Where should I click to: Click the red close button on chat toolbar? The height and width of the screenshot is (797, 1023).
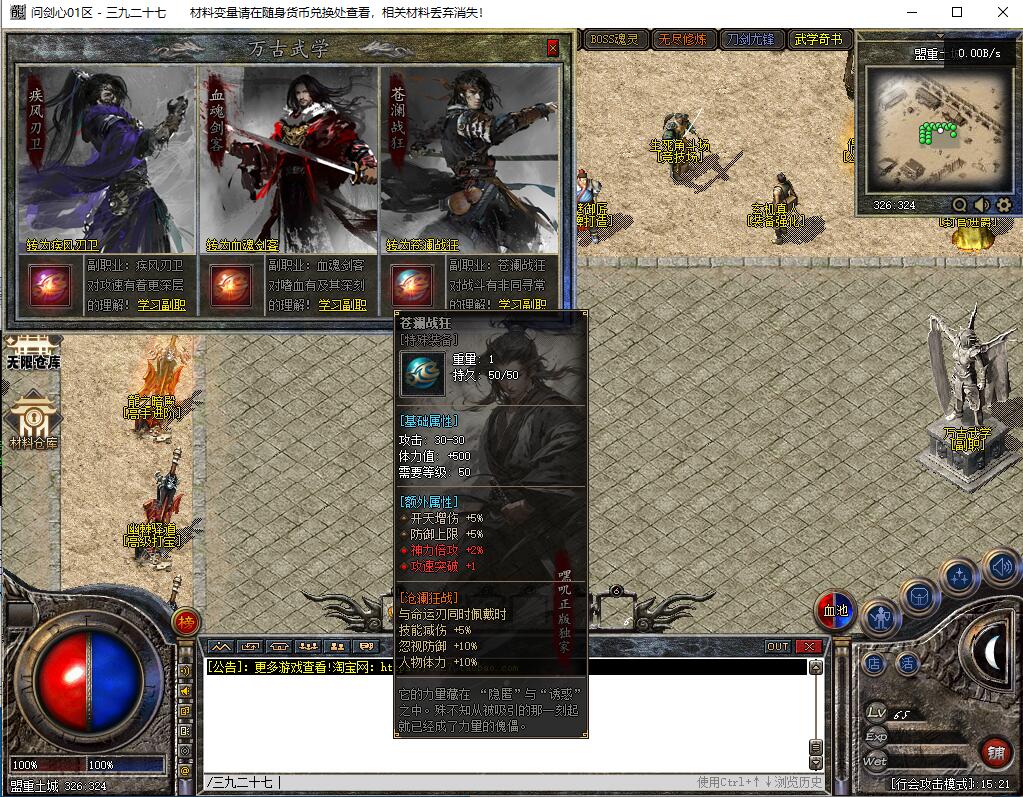click(x=808, y=646)
